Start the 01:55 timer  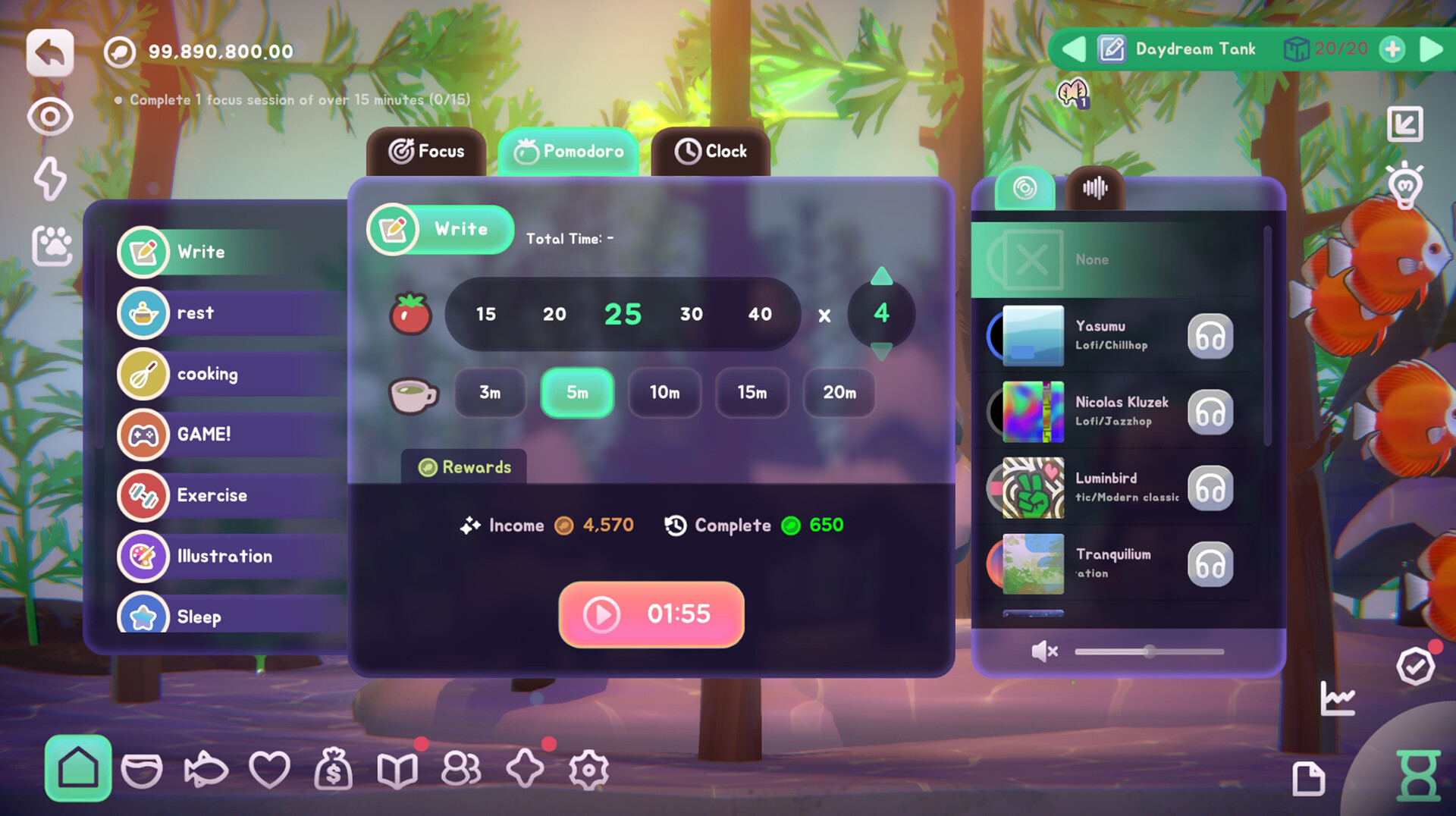point(650,615)
